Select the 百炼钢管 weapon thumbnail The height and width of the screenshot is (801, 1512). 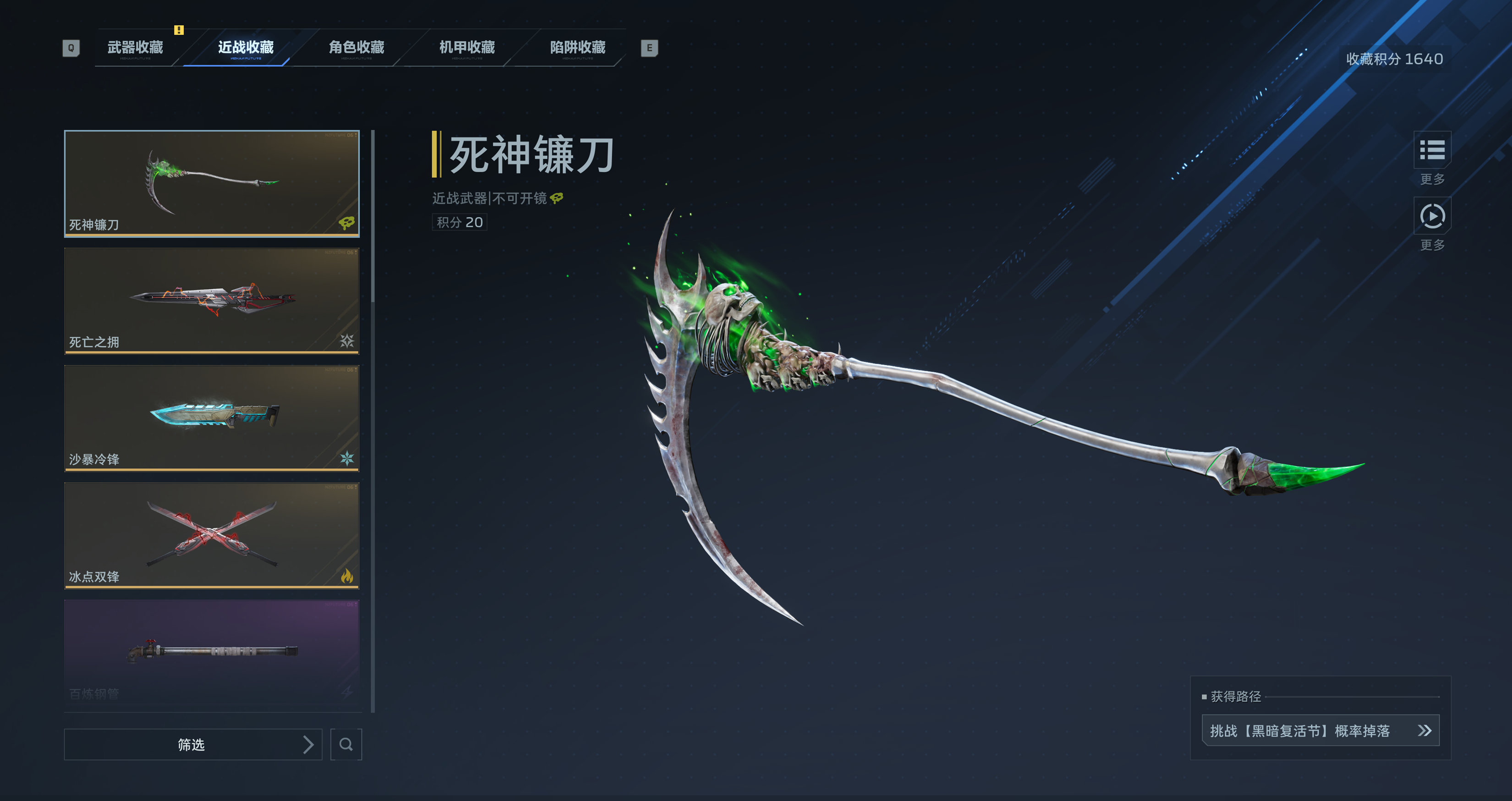tap(211, 652)
